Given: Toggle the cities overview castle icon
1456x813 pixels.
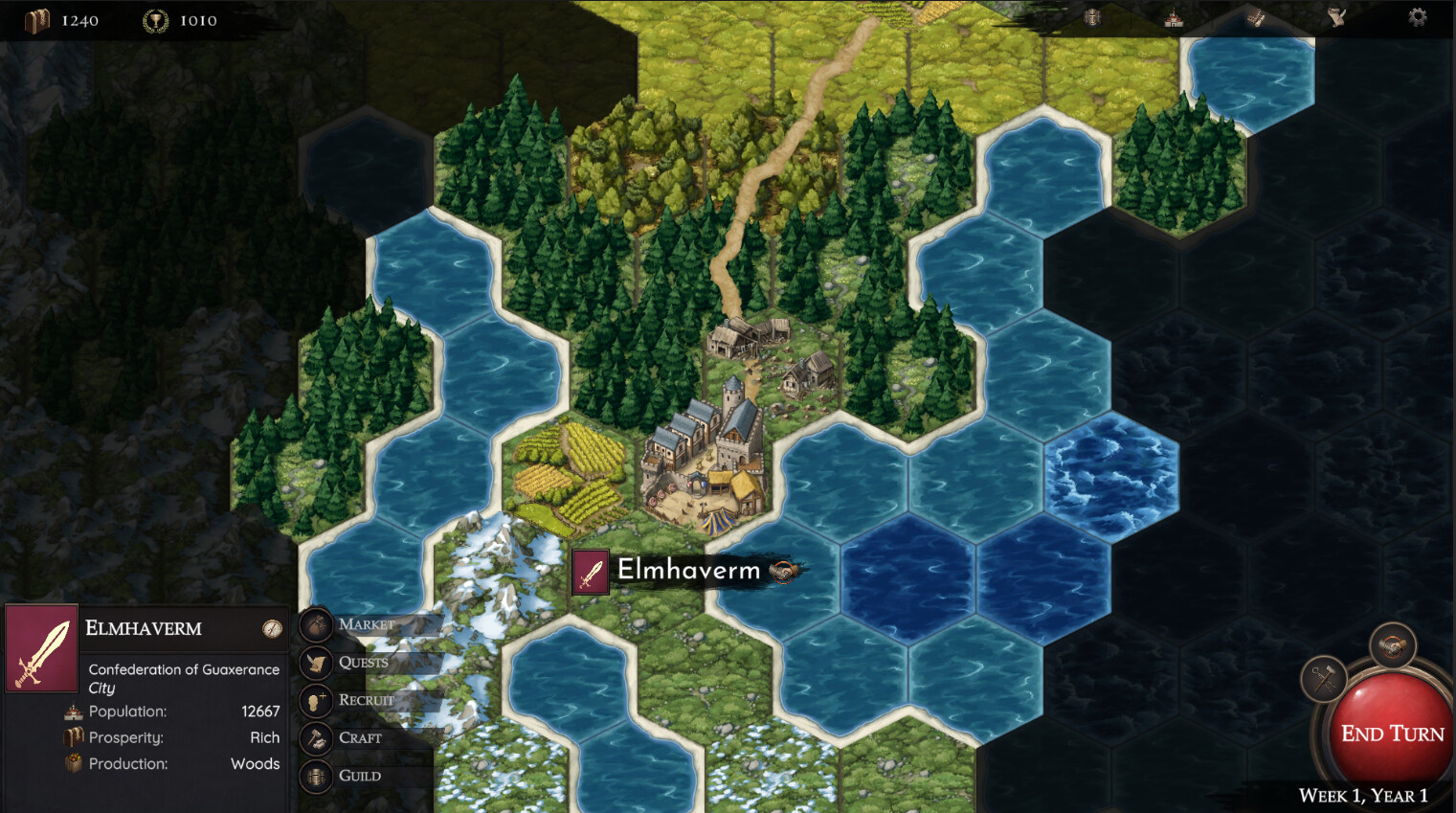Looking at the screenshot, I should [1172, 17].
